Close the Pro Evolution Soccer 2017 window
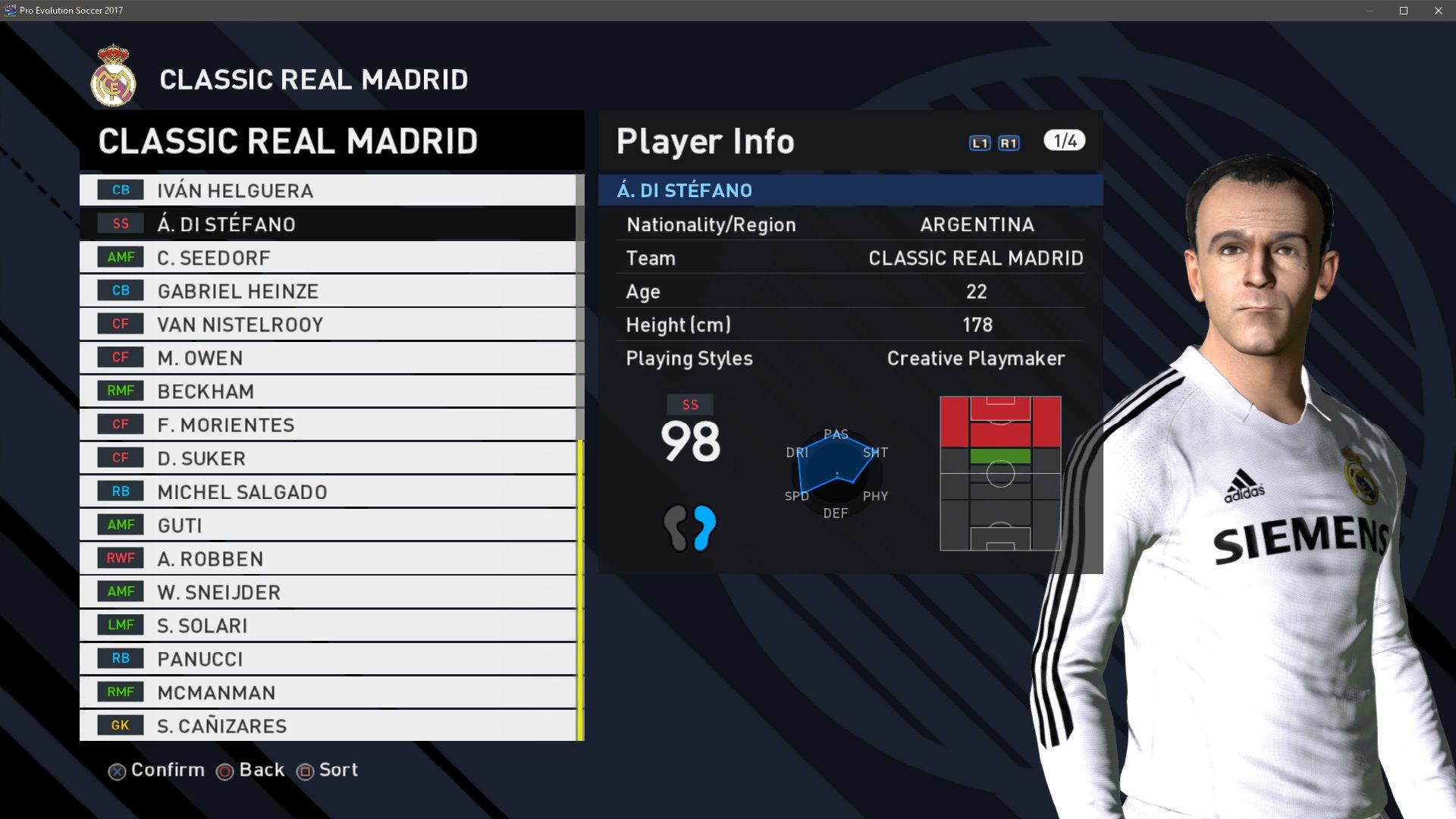This screenshot has width=1456, height=819. (1439, 11)
